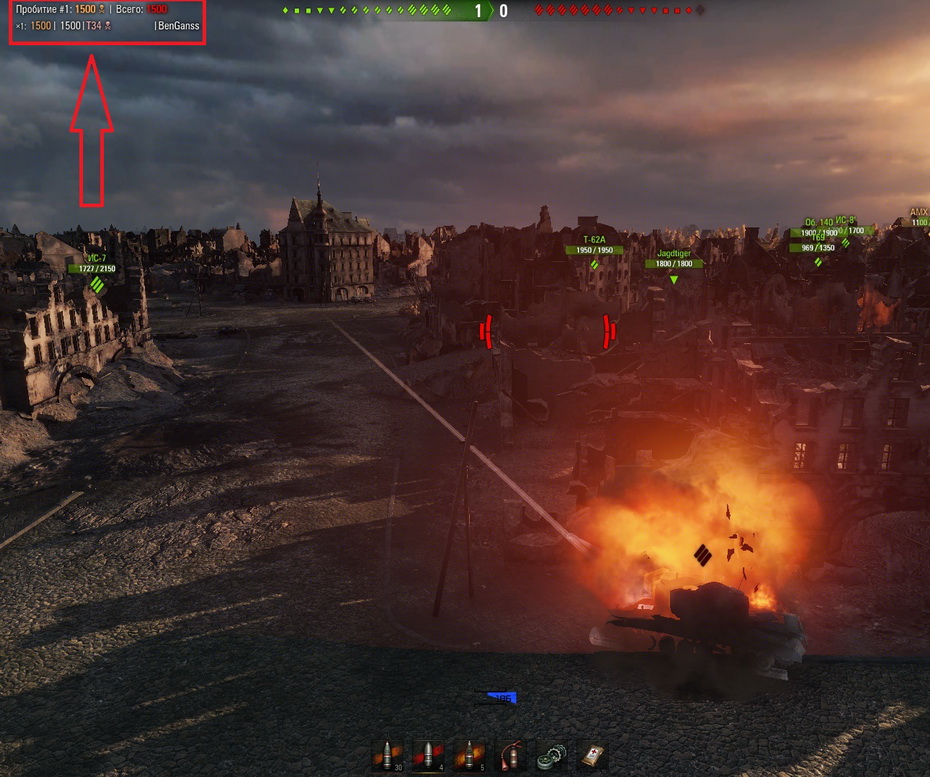
Task: Switch to the shell type with 4 rounds
Action: pyautogui.click(x=429, y=754)
